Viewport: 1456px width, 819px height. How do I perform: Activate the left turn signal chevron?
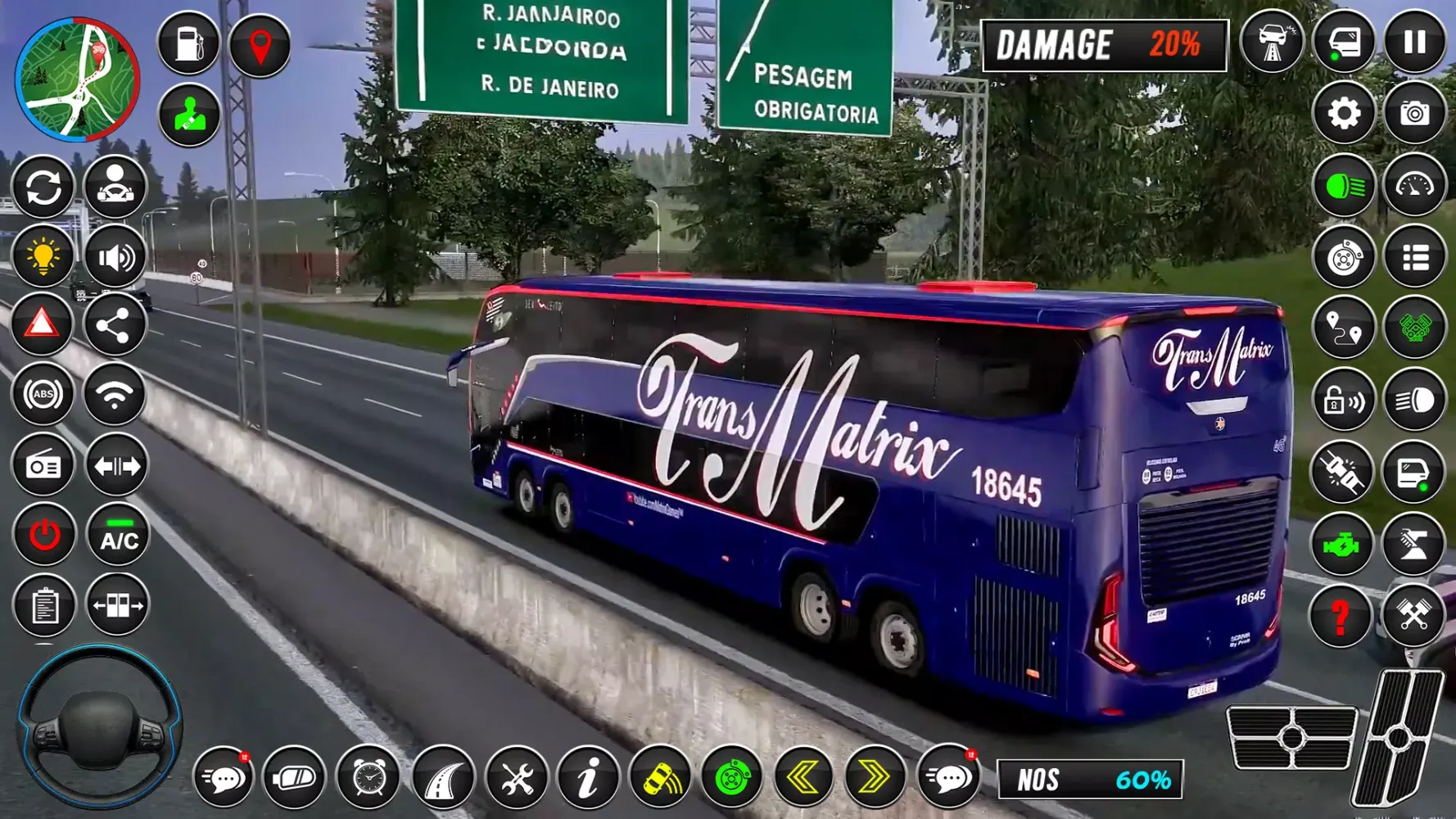(x=803, y=777)
